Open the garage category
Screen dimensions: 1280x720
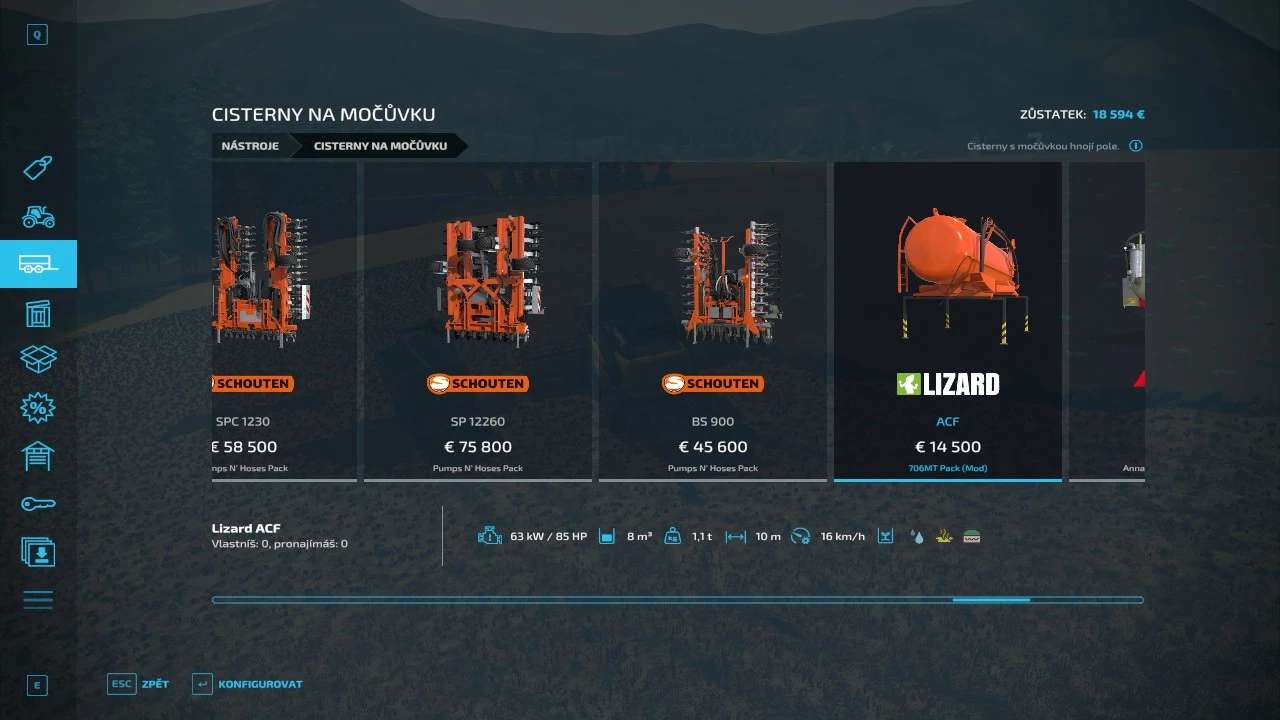tap(38, 456)
